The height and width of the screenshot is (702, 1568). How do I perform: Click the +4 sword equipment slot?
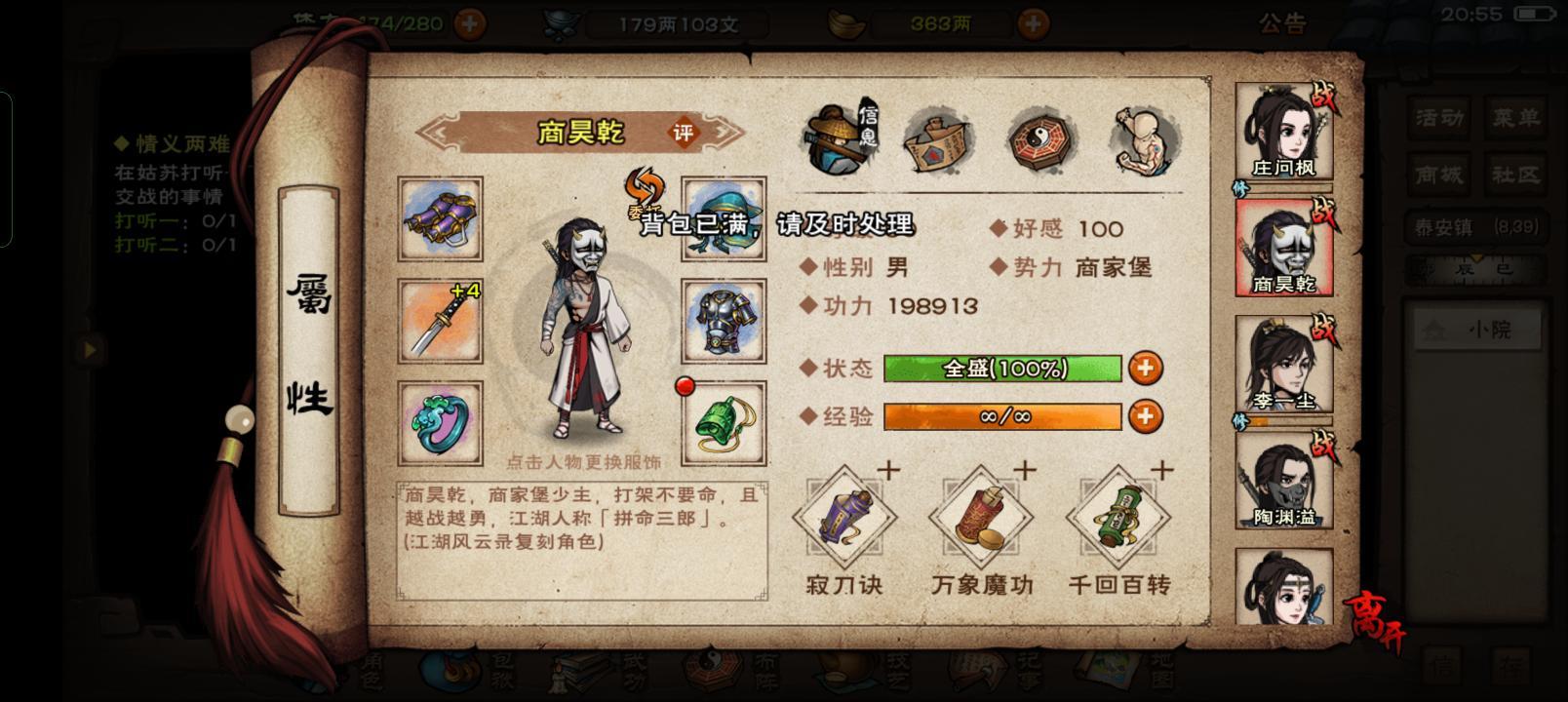coord(441,322)
